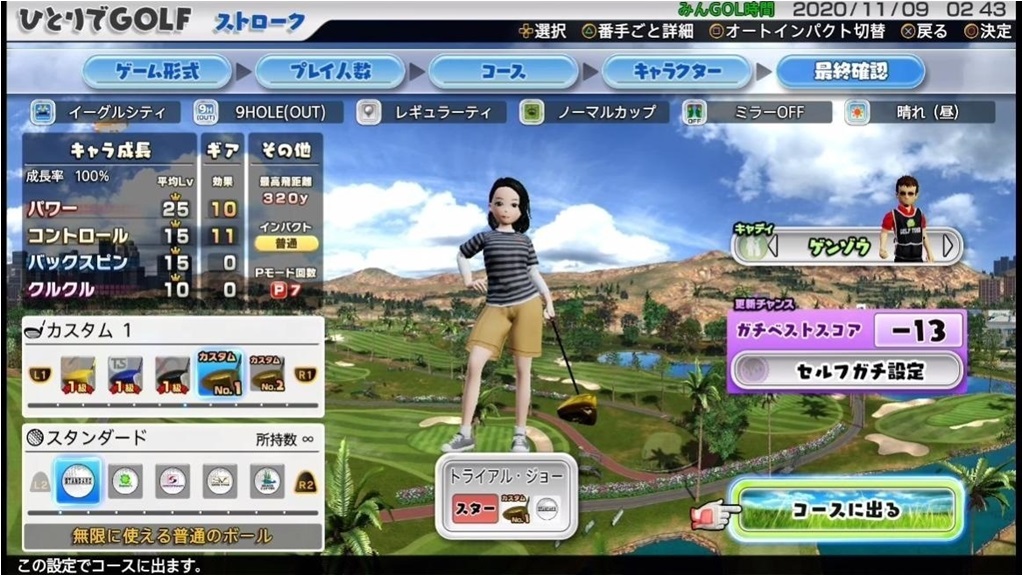This screenshot has height=576, width=1023.
Task: Tee off with コースに出る button
Action: coord(846,510)
